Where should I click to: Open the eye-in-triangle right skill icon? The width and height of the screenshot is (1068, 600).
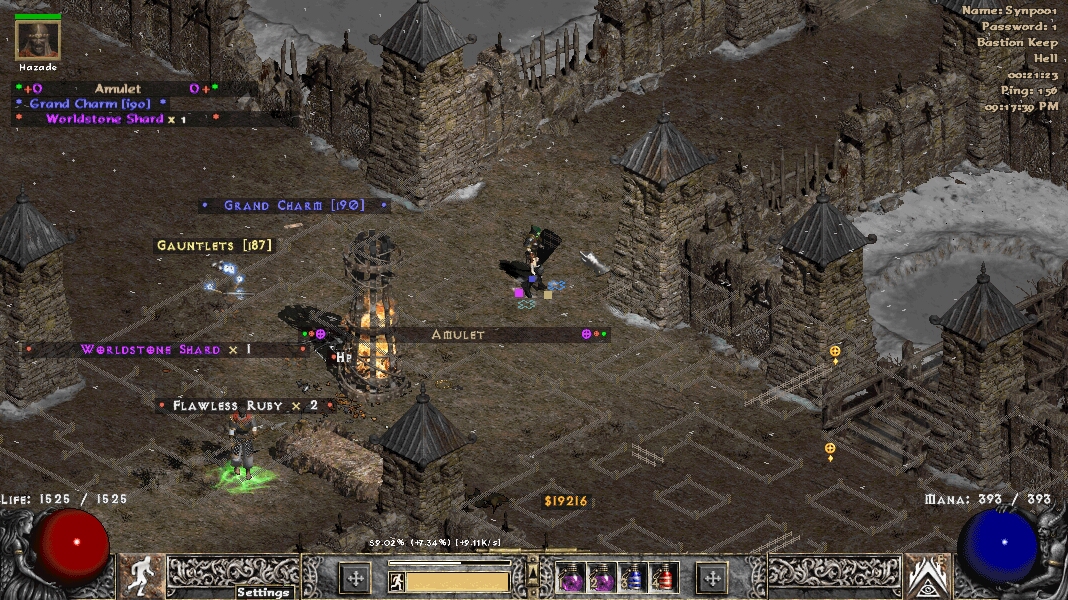click(926, 576)
